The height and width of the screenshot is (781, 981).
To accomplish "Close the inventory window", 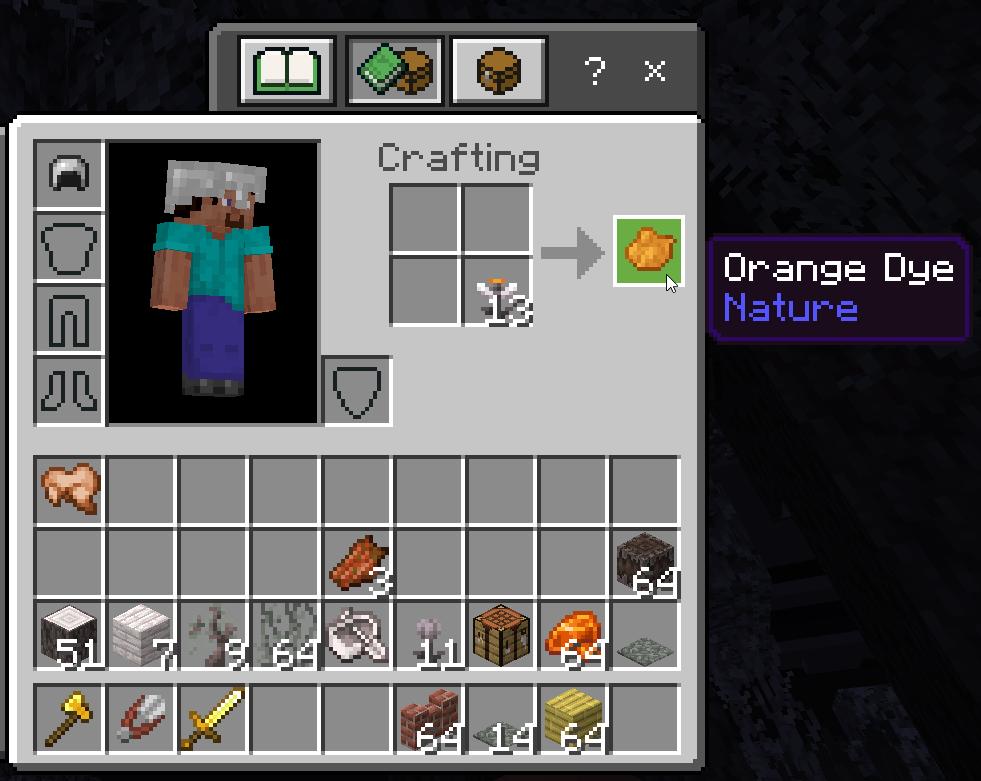I will coord(655,71).
